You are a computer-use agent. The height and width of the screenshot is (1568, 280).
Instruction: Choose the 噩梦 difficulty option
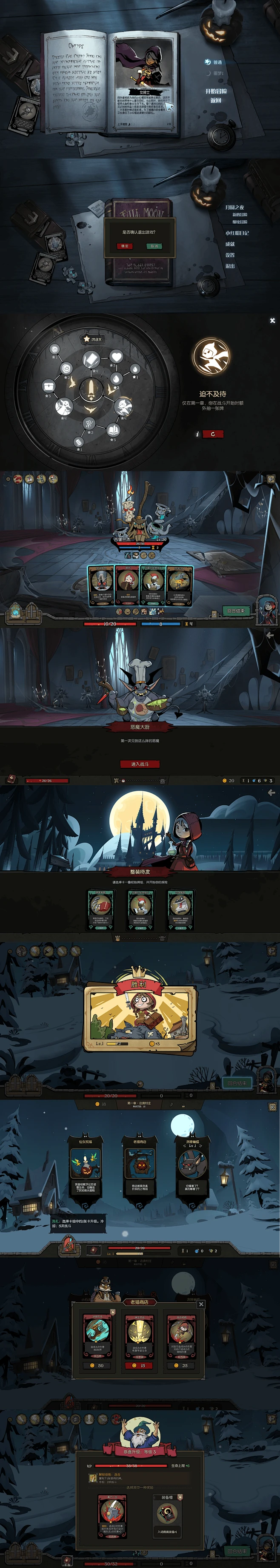pos(217,74)
